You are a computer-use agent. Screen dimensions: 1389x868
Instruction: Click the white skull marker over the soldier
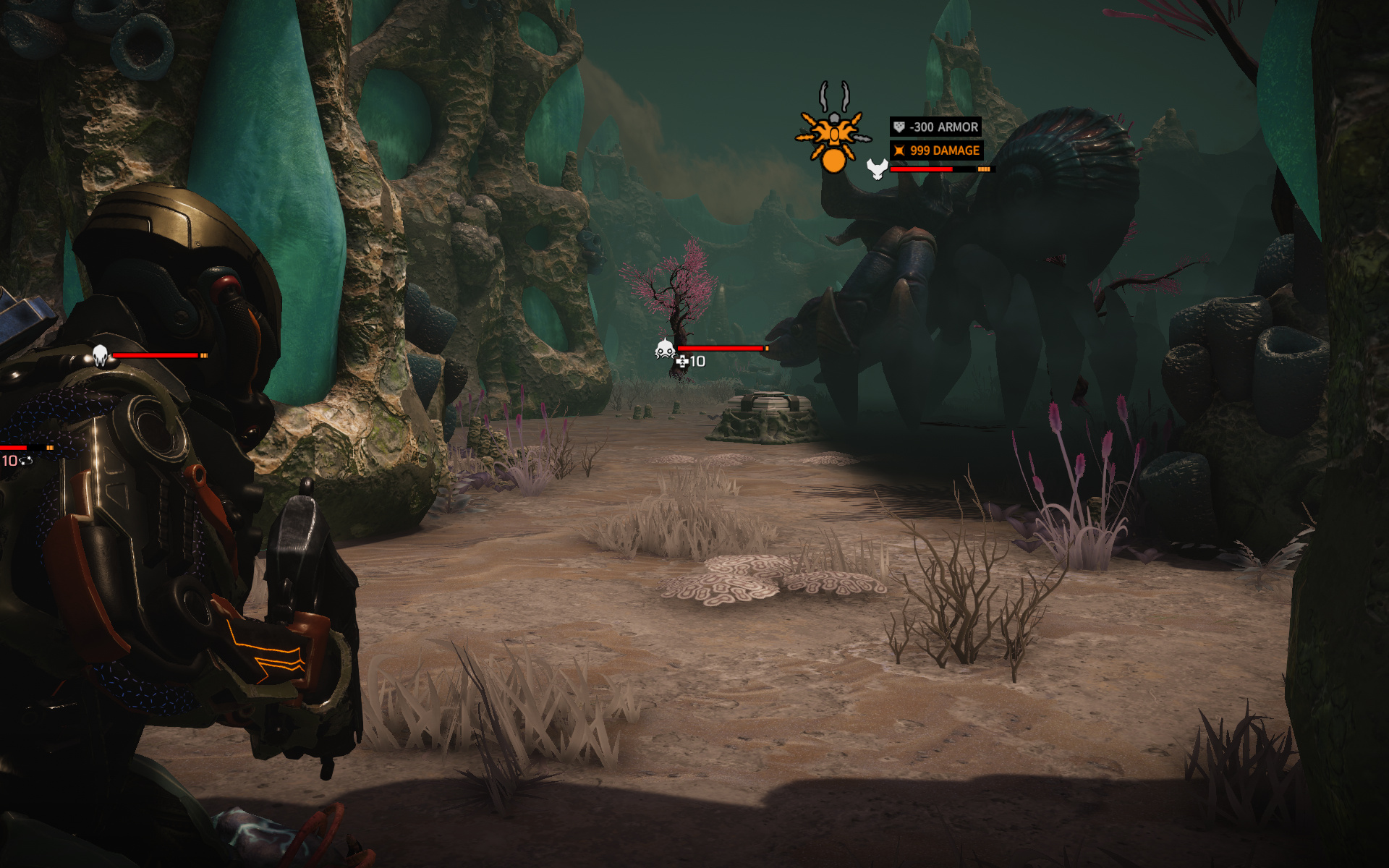pos(100,355)
